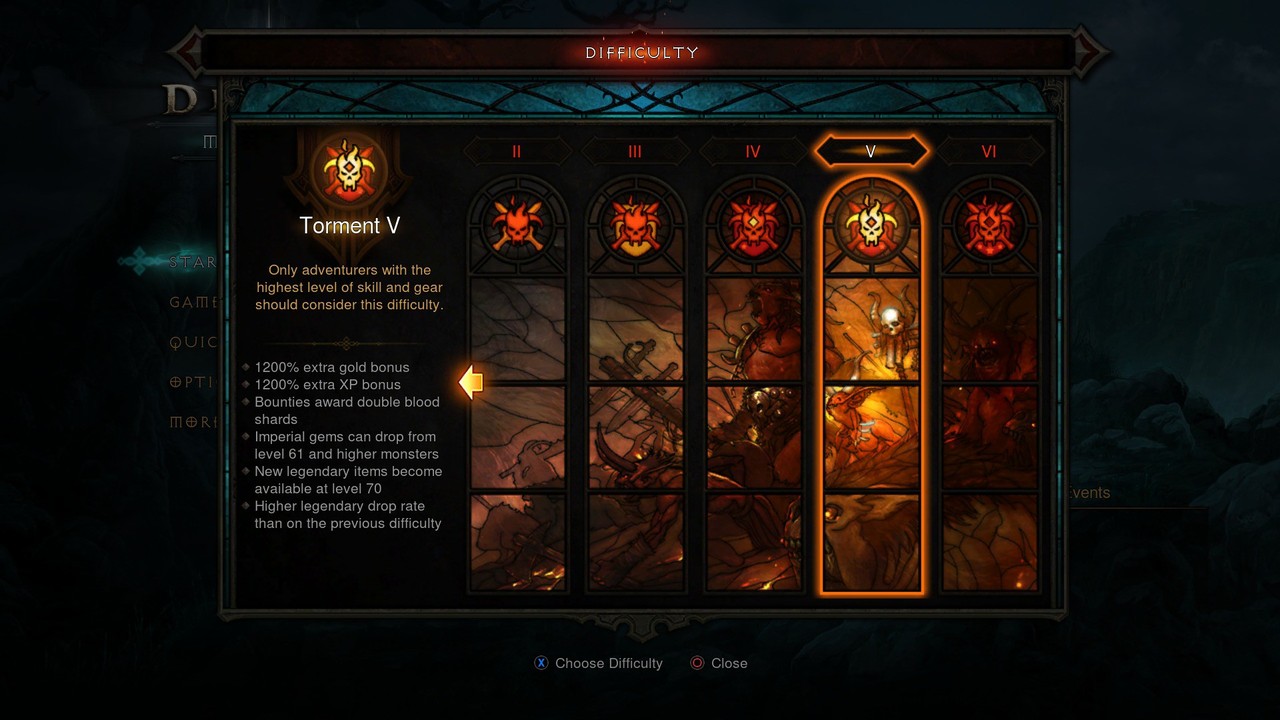Switch to difficulty tab II
The width and height of the screenshot is (1280, 720).
pyautogui.click(x=517, y=151)
